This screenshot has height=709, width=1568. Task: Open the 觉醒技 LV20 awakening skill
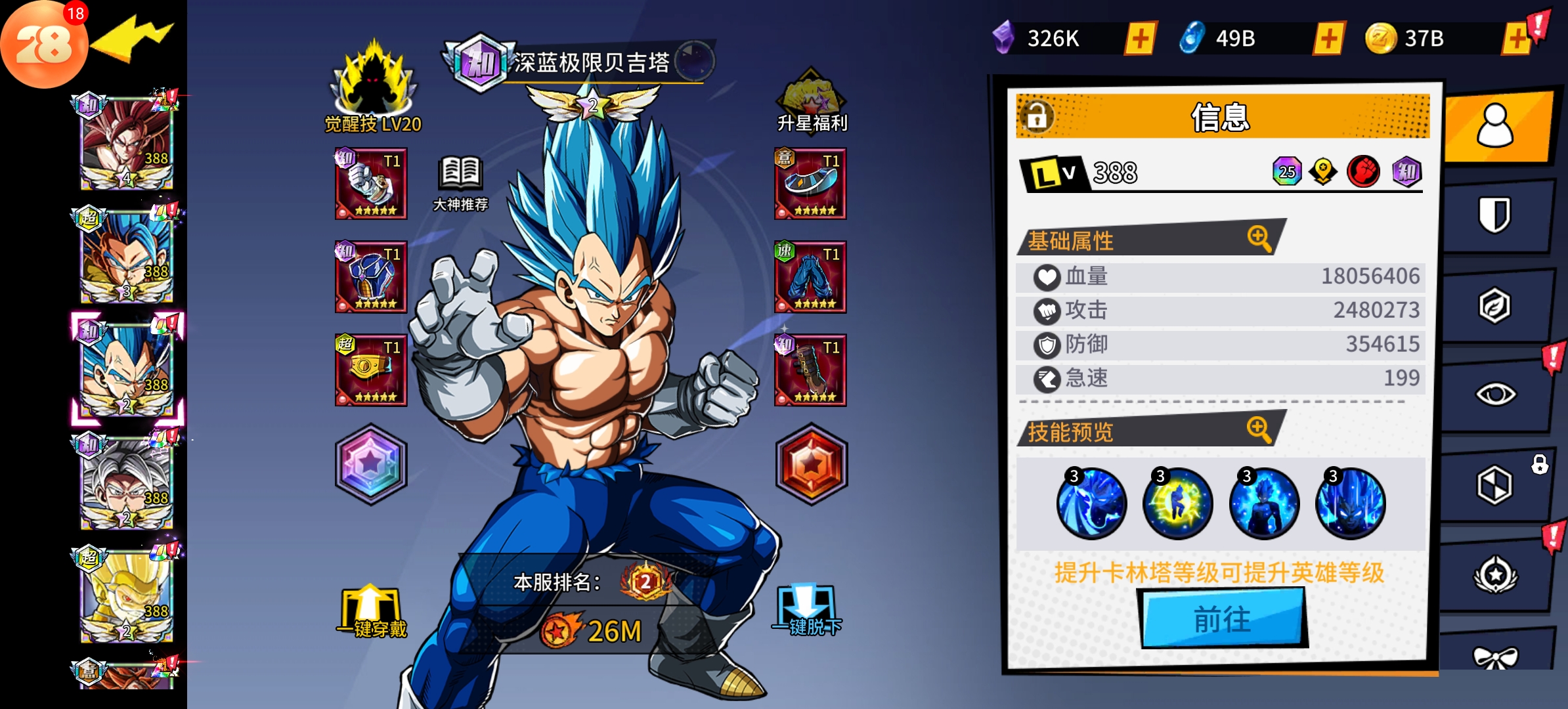(373, 87)
